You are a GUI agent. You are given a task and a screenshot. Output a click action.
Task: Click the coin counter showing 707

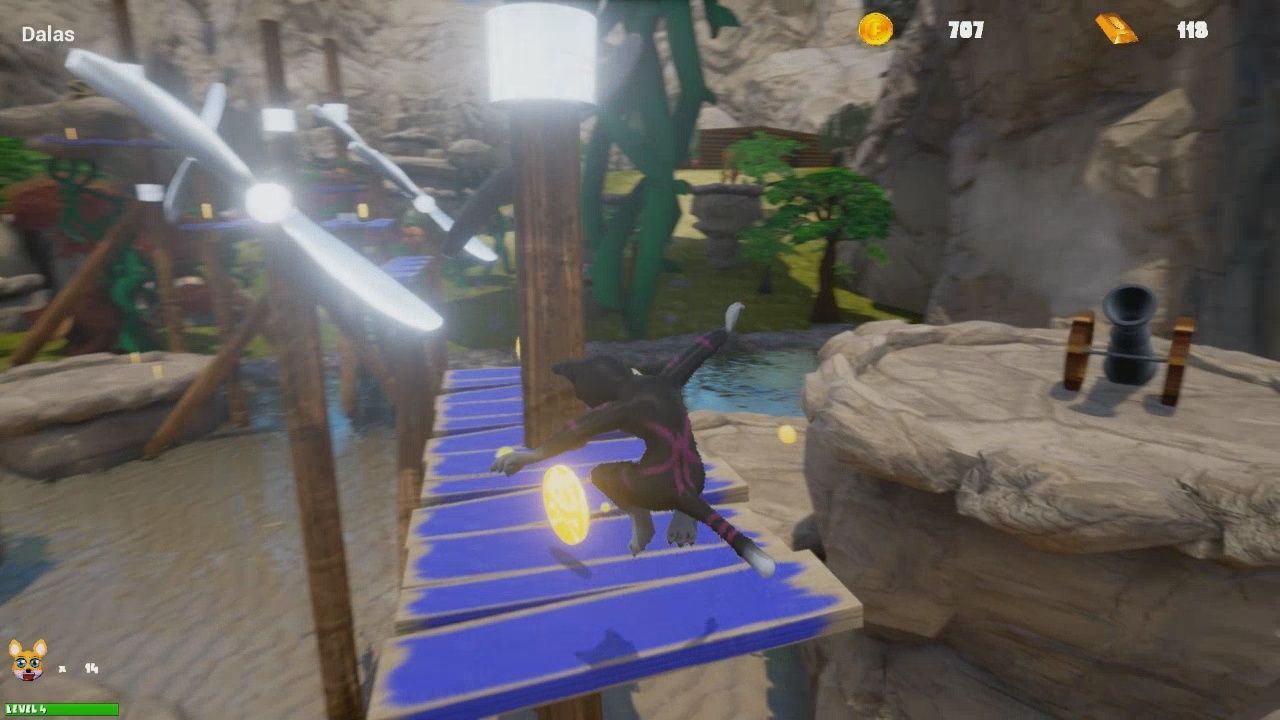[x=962, y=30]
